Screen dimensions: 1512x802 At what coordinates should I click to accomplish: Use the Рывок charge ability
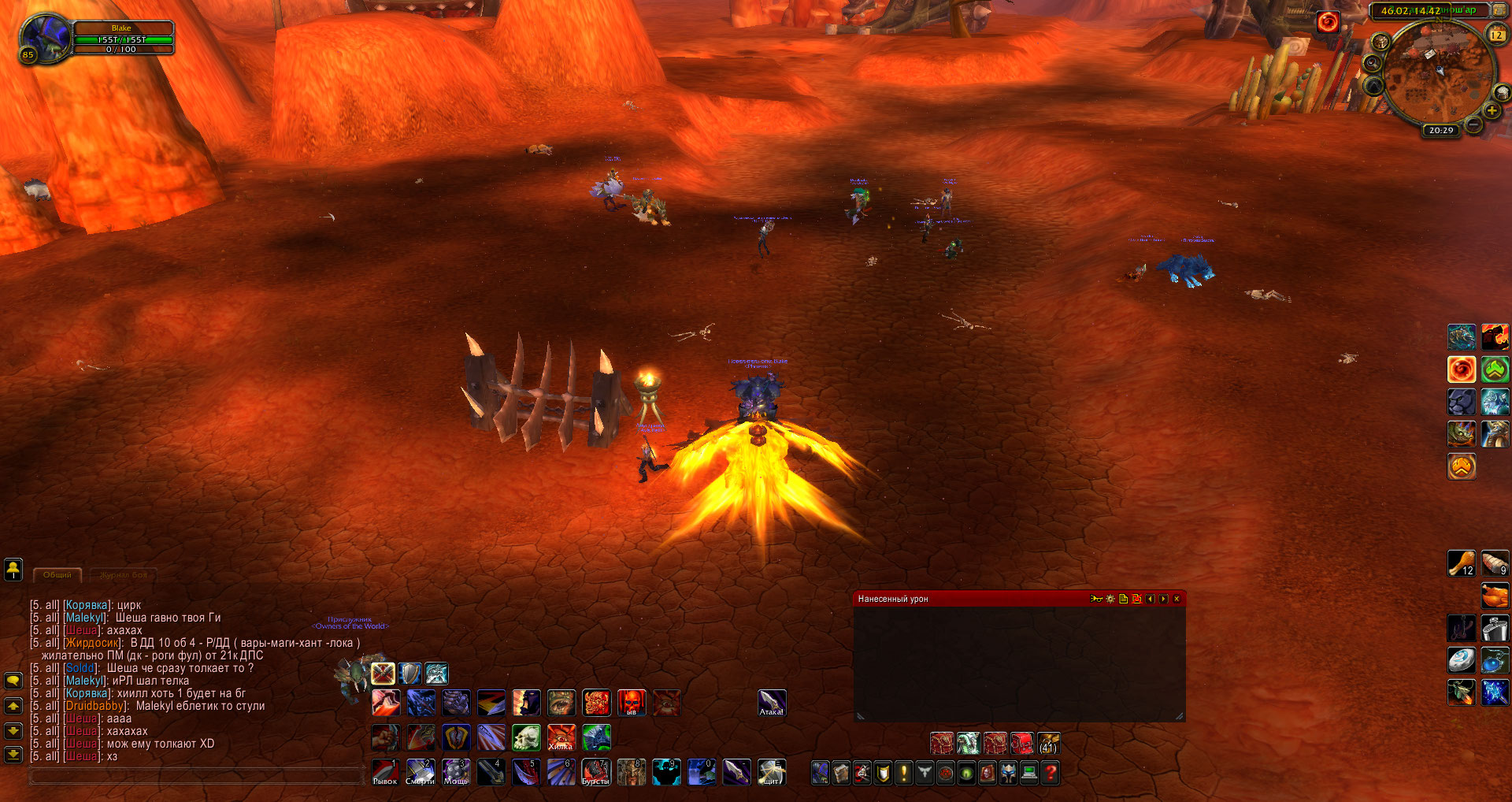[385, 772]
